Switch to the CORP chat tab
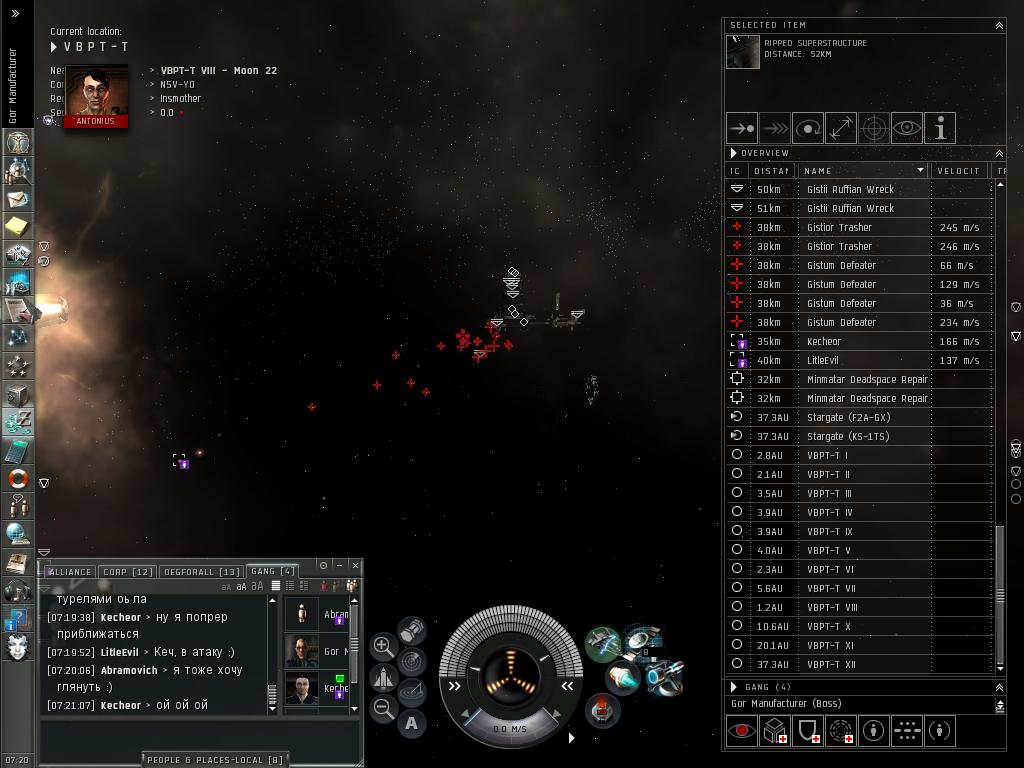This screenshot has height=768, width=1024. click(x=128, y=572)
